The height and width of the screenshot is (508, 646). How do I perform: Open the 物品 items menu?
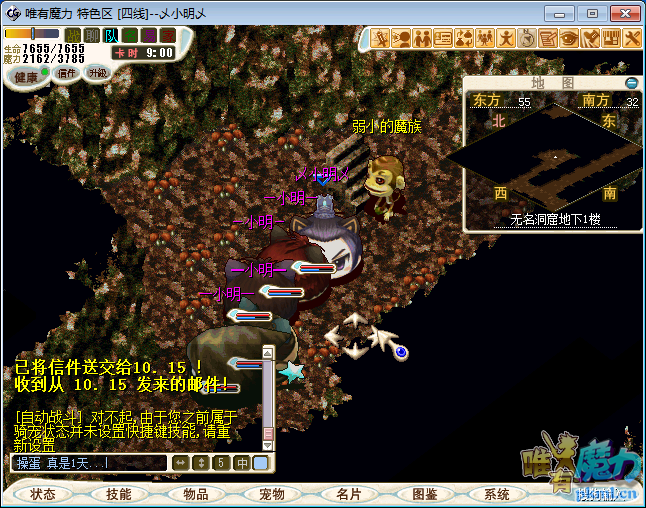[196, 494]
